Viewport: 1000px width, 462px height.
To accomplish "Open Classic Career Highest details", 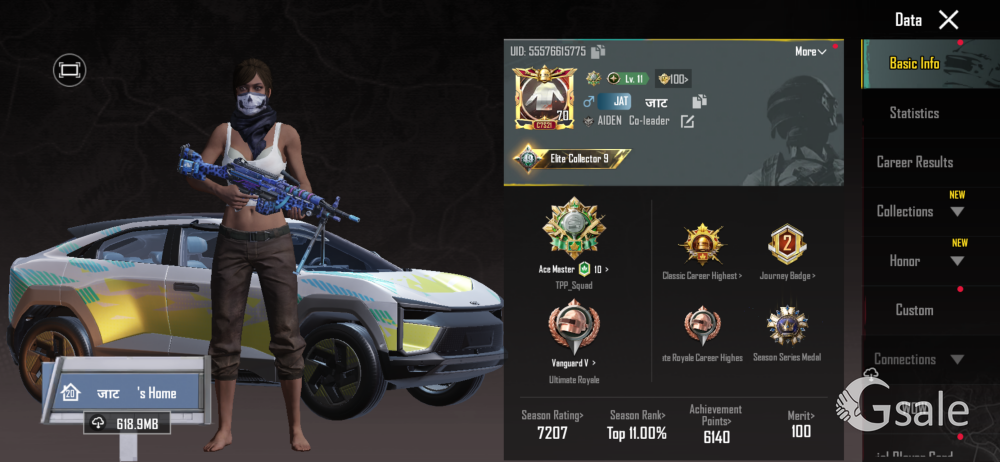I will click(x=701, y=248).
